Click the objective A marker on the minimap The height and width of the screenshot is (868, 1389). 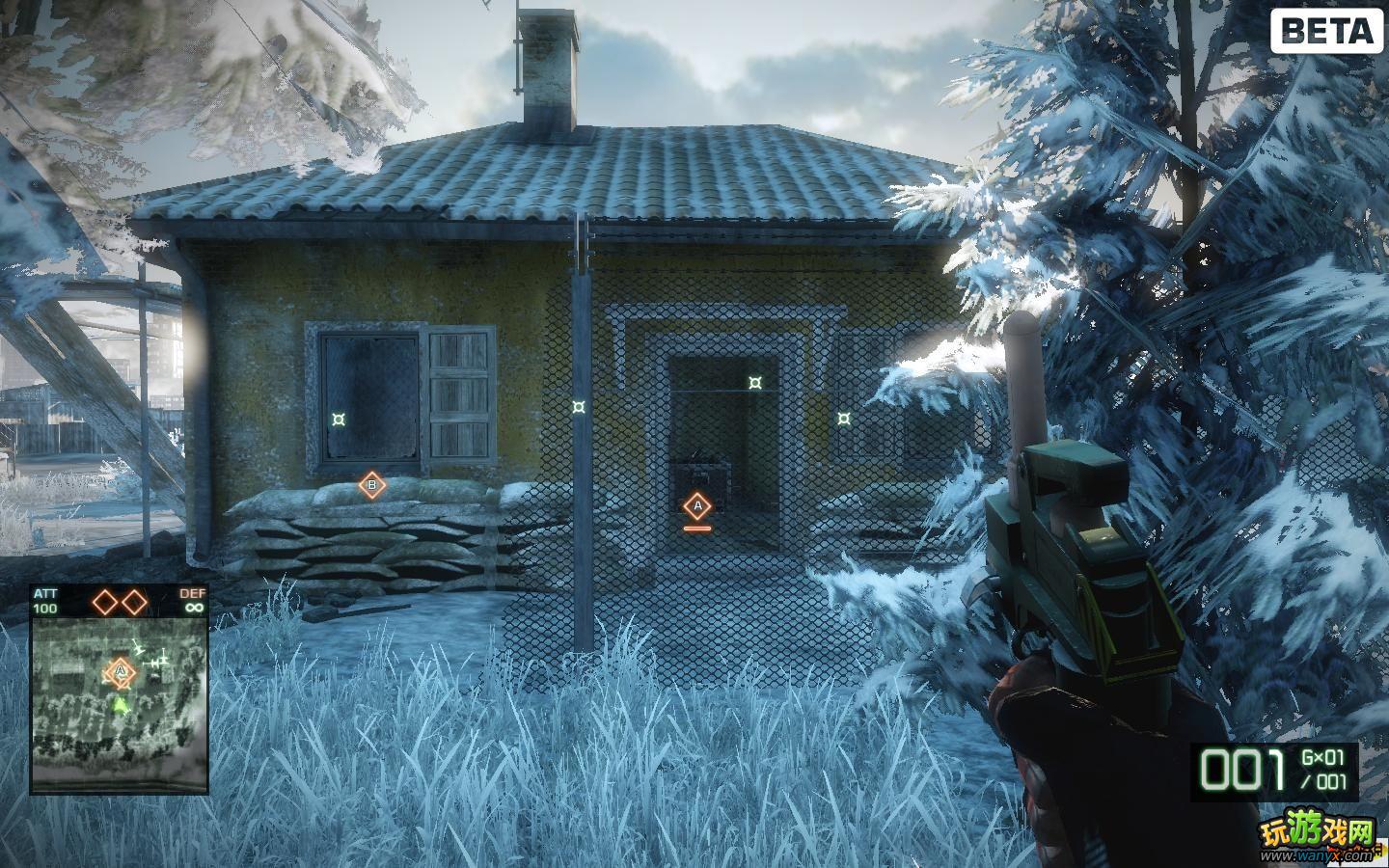point(120,669)
